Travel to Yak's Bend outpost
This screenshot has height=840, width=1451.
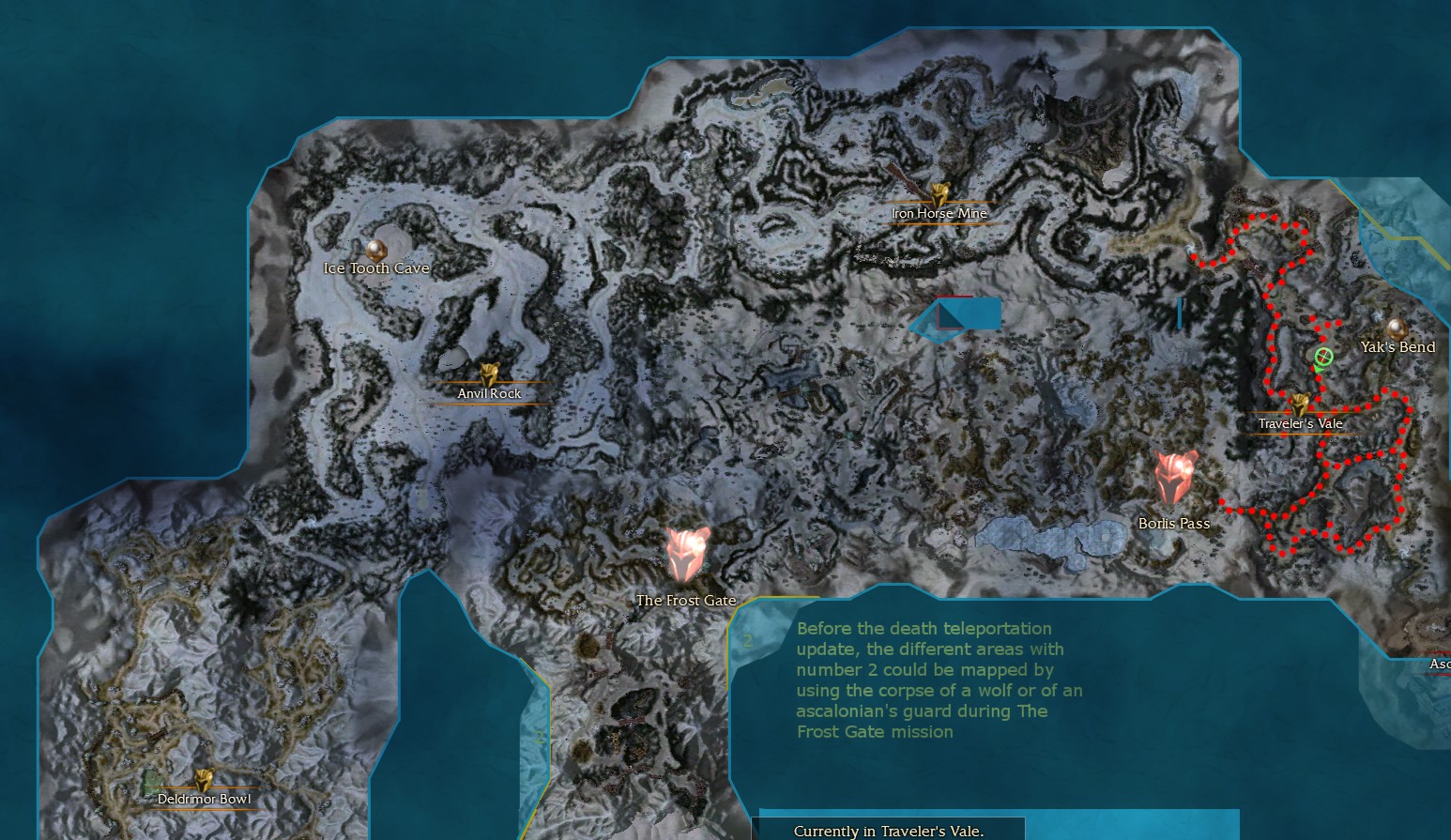click(x=1395, y=328)
